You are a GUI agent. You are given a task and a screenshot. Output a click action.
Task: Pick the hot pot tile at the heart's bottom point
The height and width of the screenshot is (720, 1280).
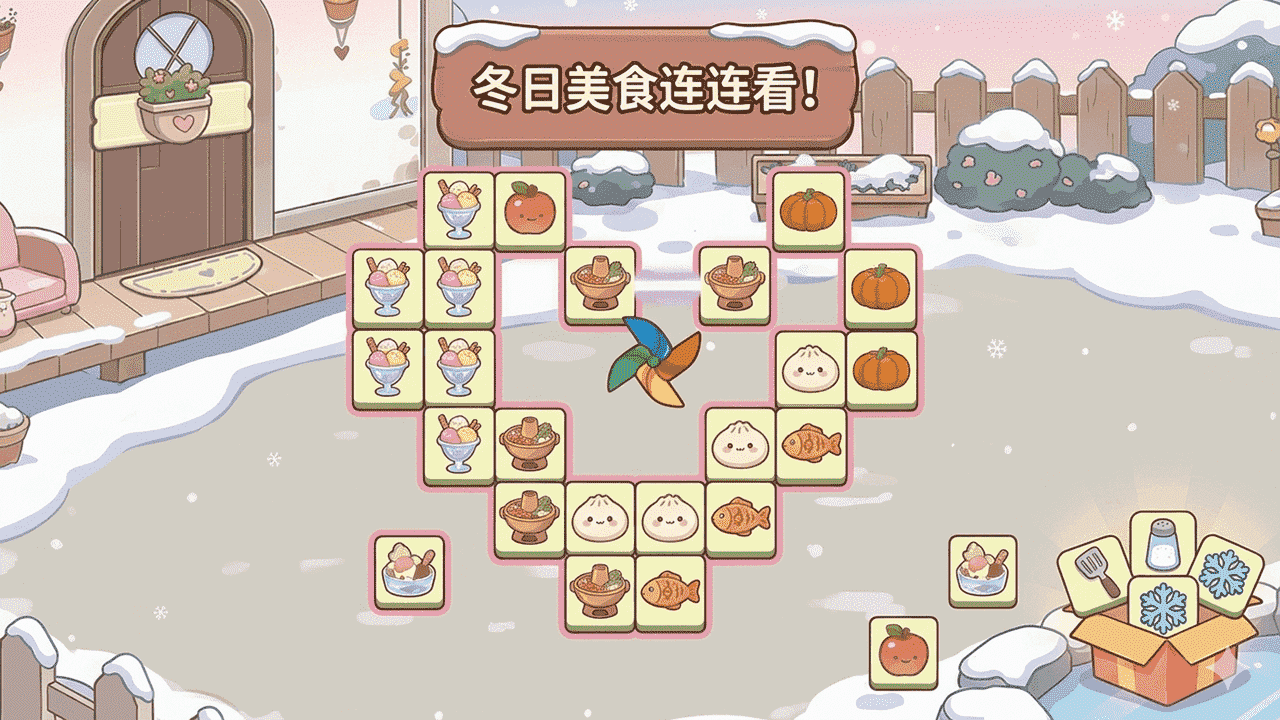pos(599,588)
